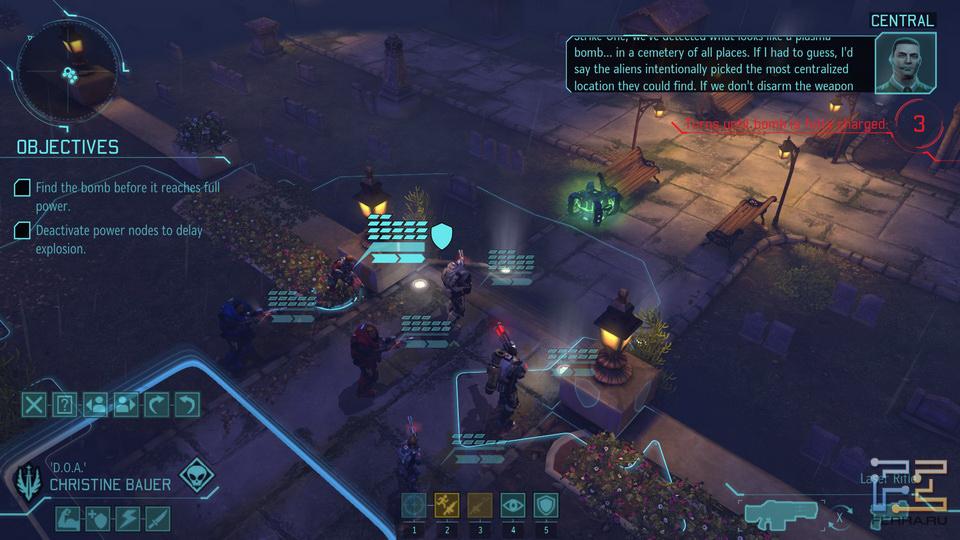Select the next soldier
960x540 pixels.
coord(126,405)
